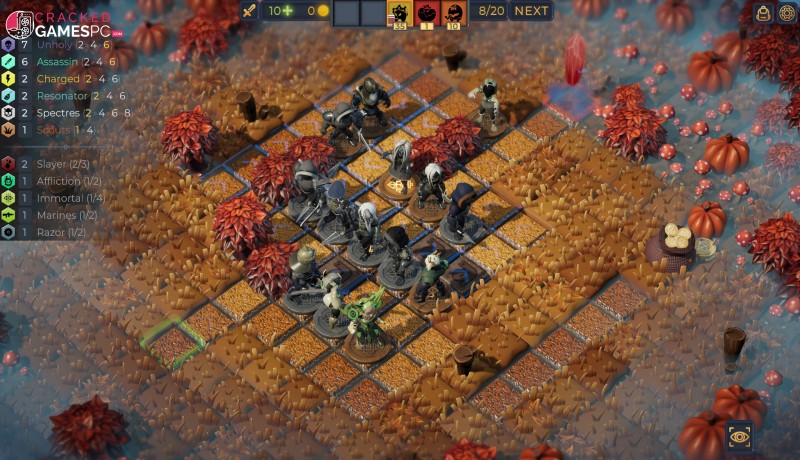Show the Resonator trait details

pos(62,95)
